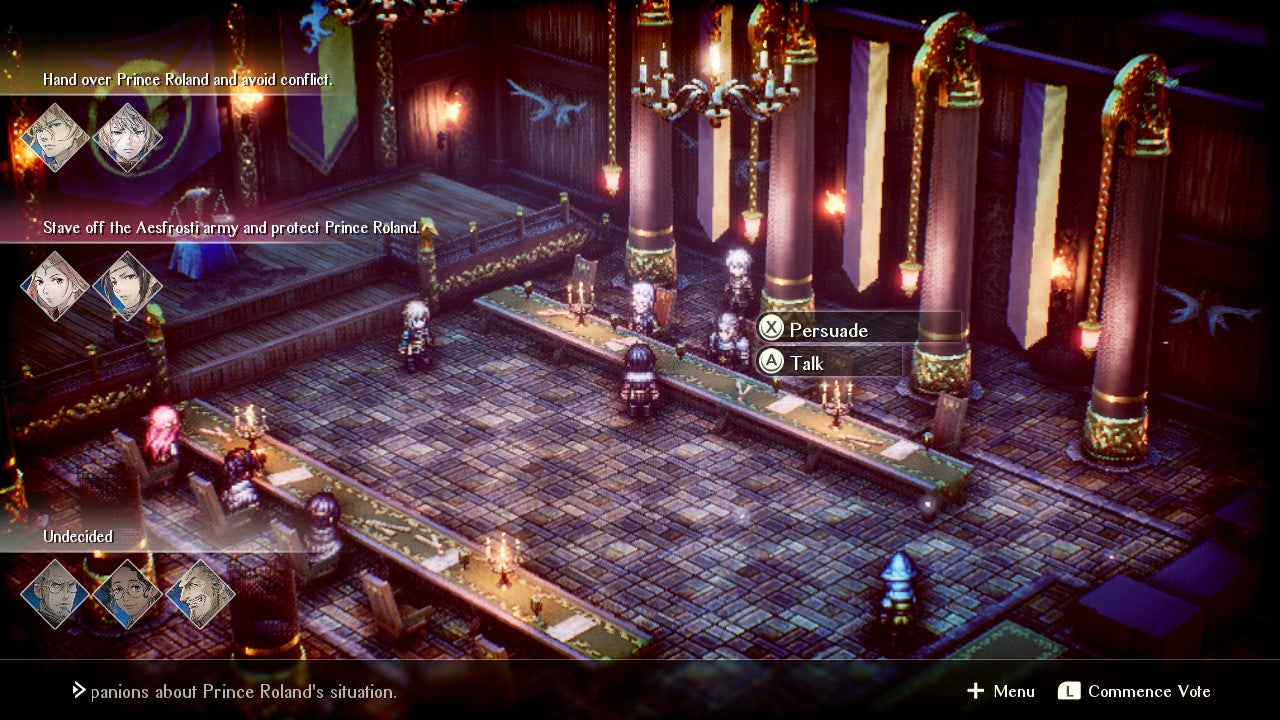The height and width of the screenshot is (720, 1280).
Task: Click the X button icon beside Persuade
Action: tap(771, 330)
